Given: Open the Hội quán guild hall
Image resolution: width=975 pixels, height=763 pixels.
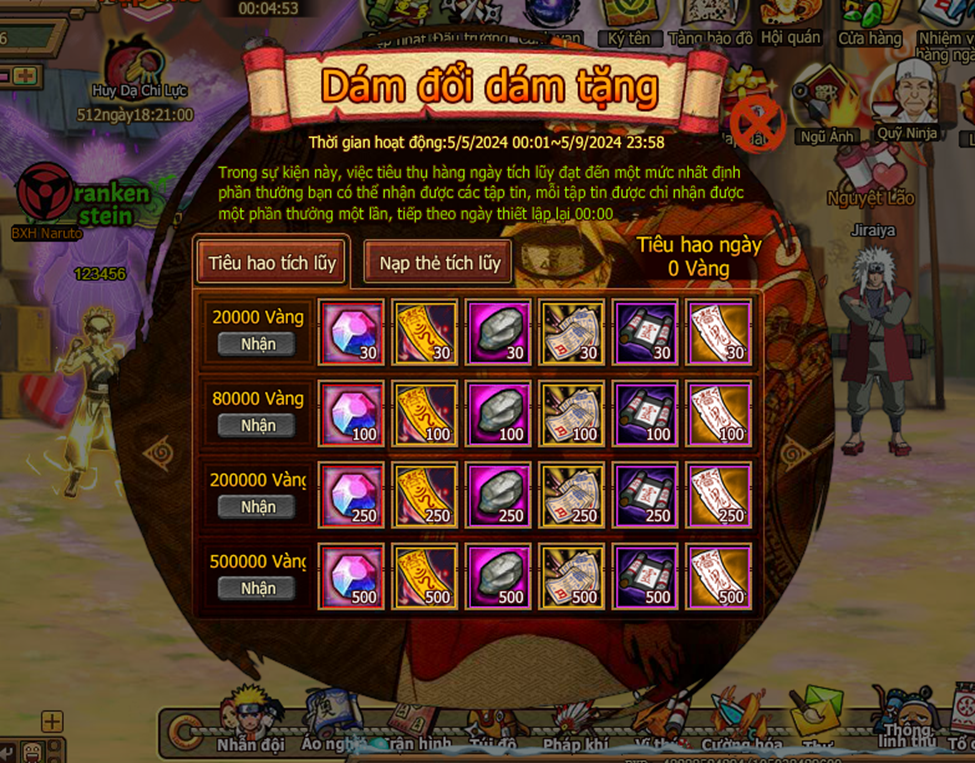Looking at the screenshot, I should 790,22.
